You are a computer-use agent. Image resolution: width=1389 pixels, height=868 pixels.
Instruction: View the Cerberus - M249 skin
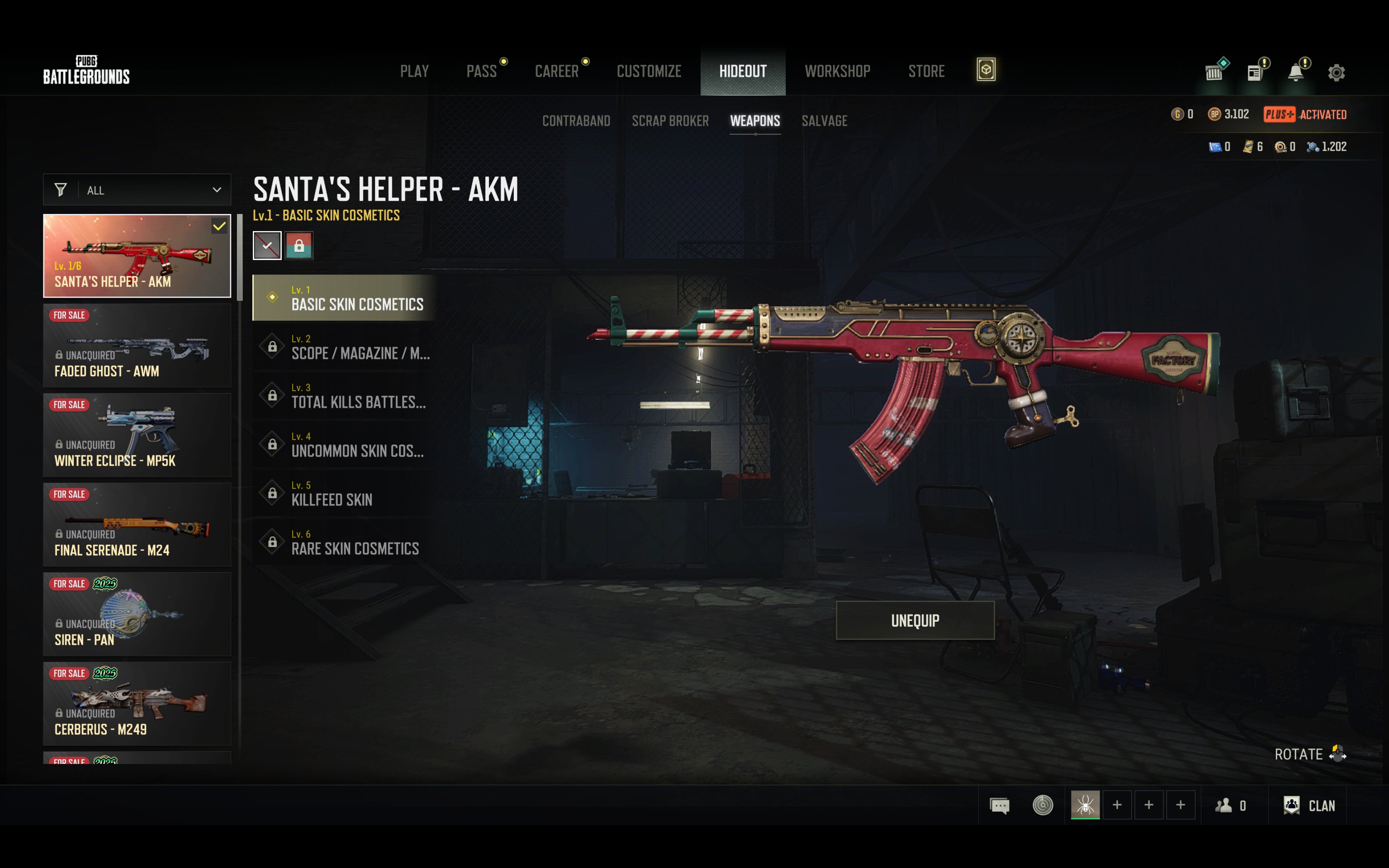[x=137, y=704]
